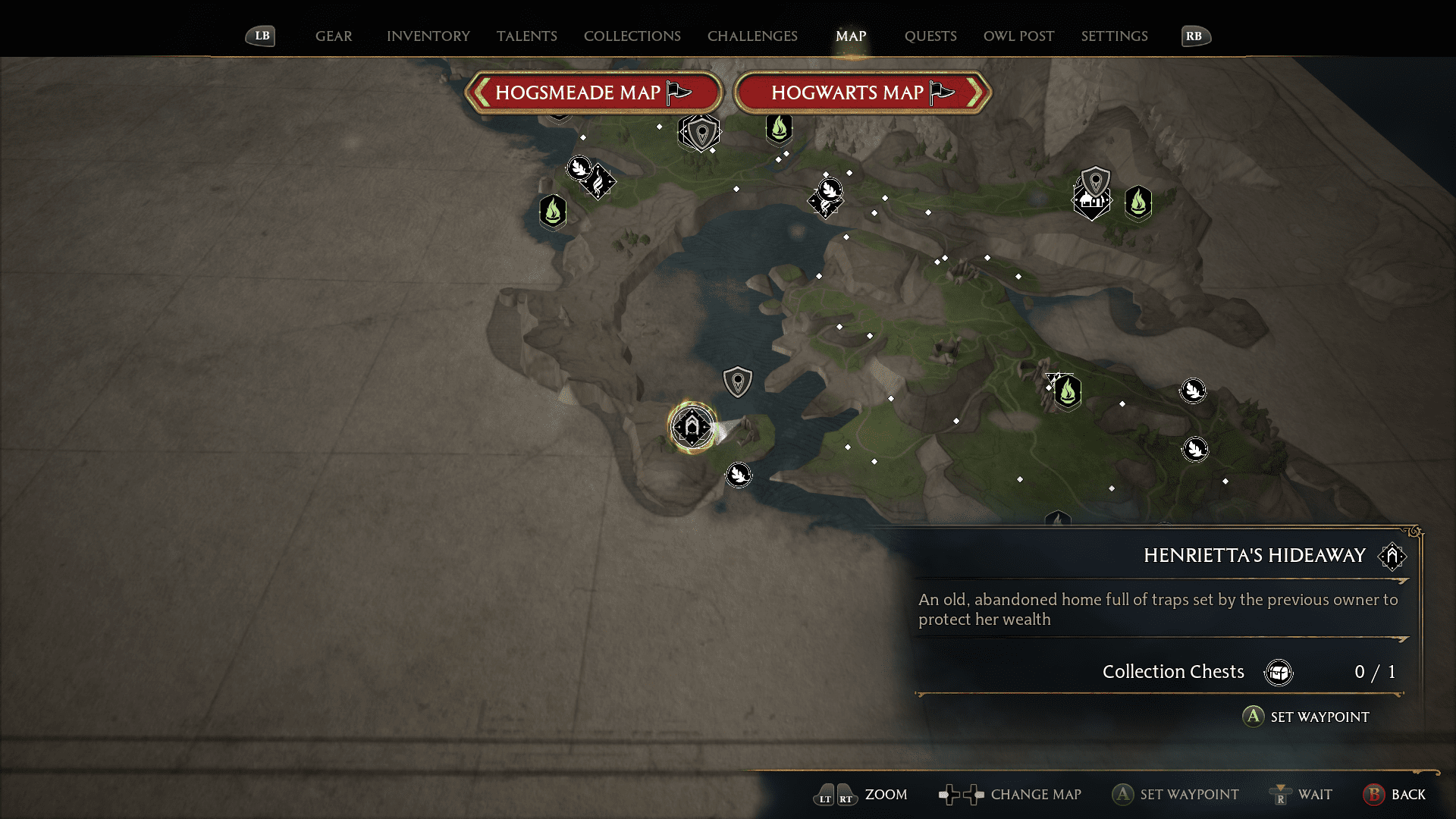Open the undiscovered shield location at top center
The width and height of the screenshot is (1456, 819).
699,133
